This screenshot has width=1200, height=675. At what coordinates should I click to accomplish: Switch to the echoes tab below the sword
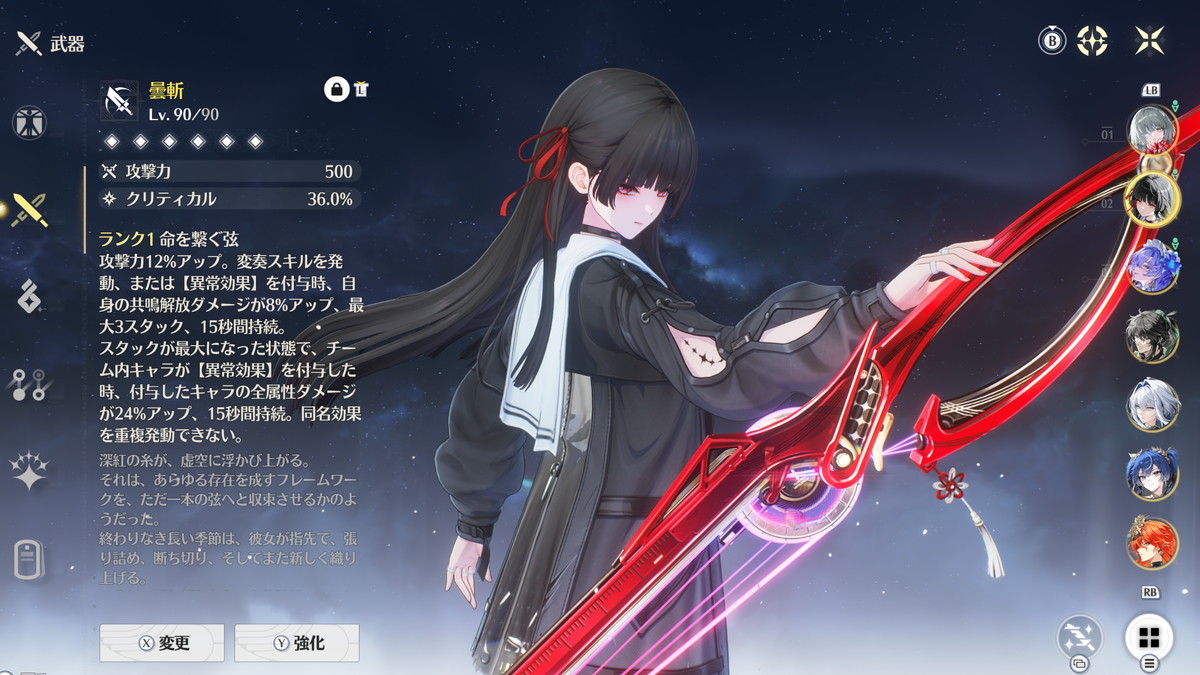click(29, 297)
